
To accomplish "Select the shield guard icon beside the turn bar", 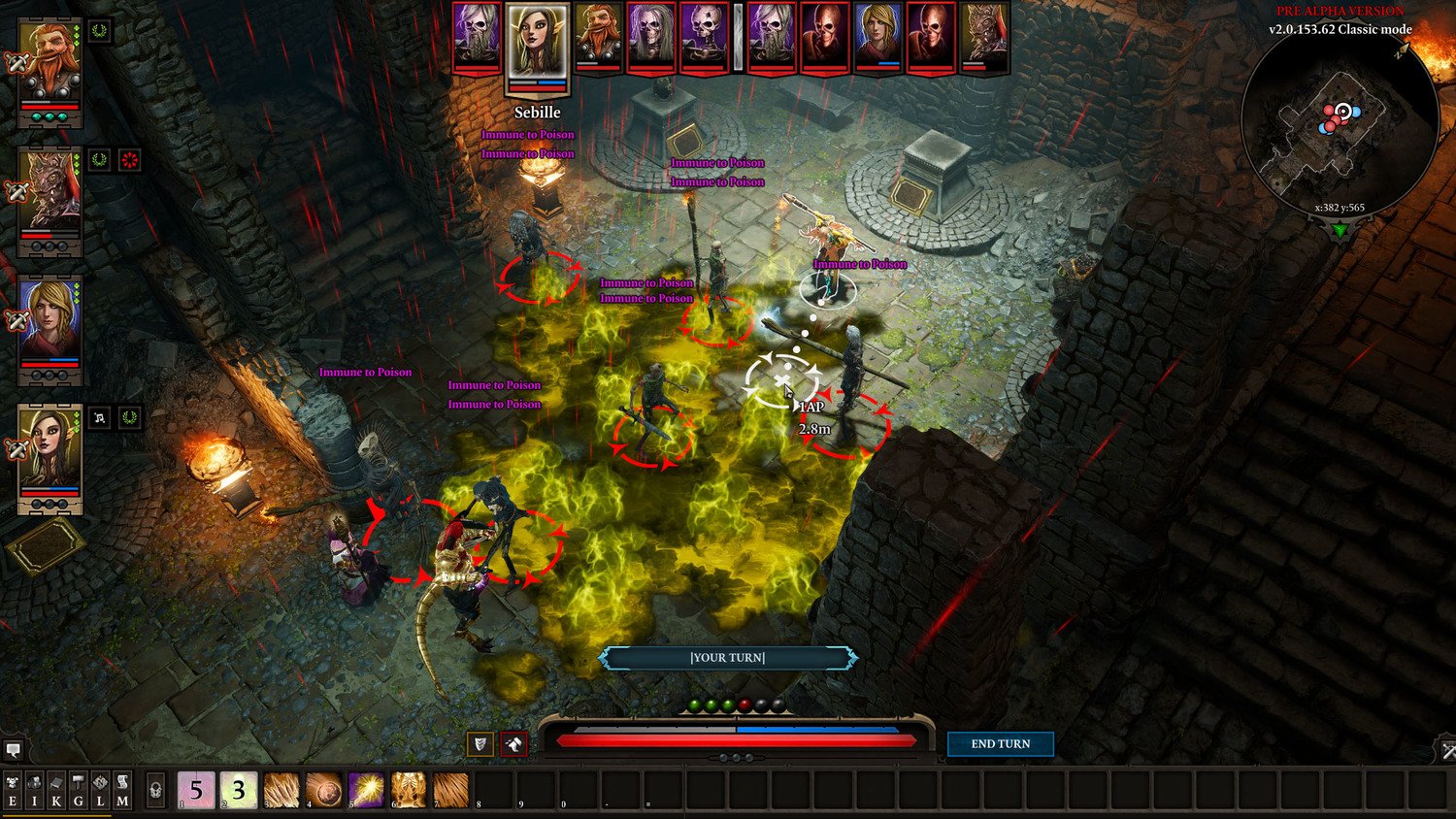I will [x=480, y=744].
